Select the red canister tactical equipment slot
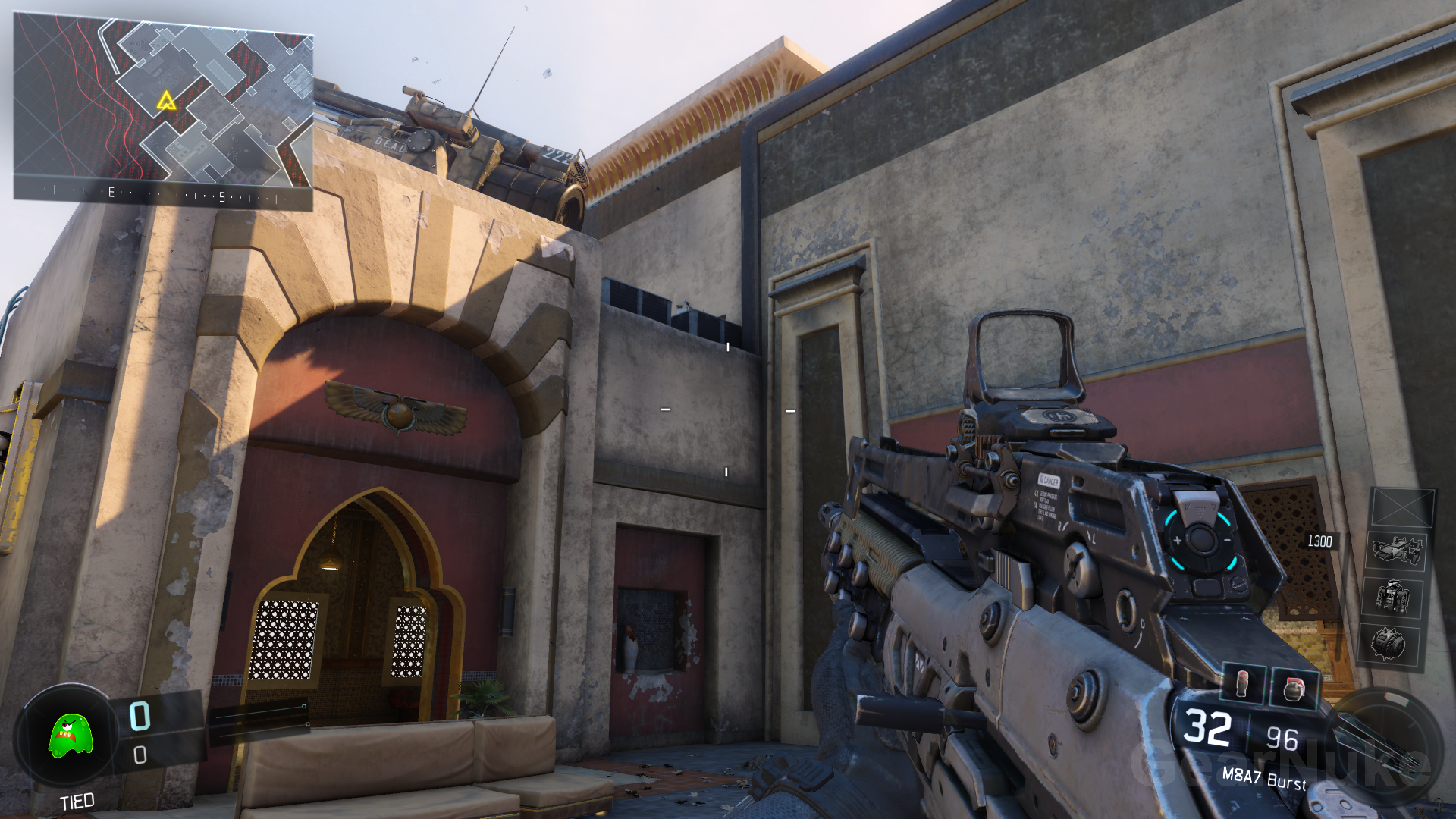 pyautogui.click(x=1242, y=682)
